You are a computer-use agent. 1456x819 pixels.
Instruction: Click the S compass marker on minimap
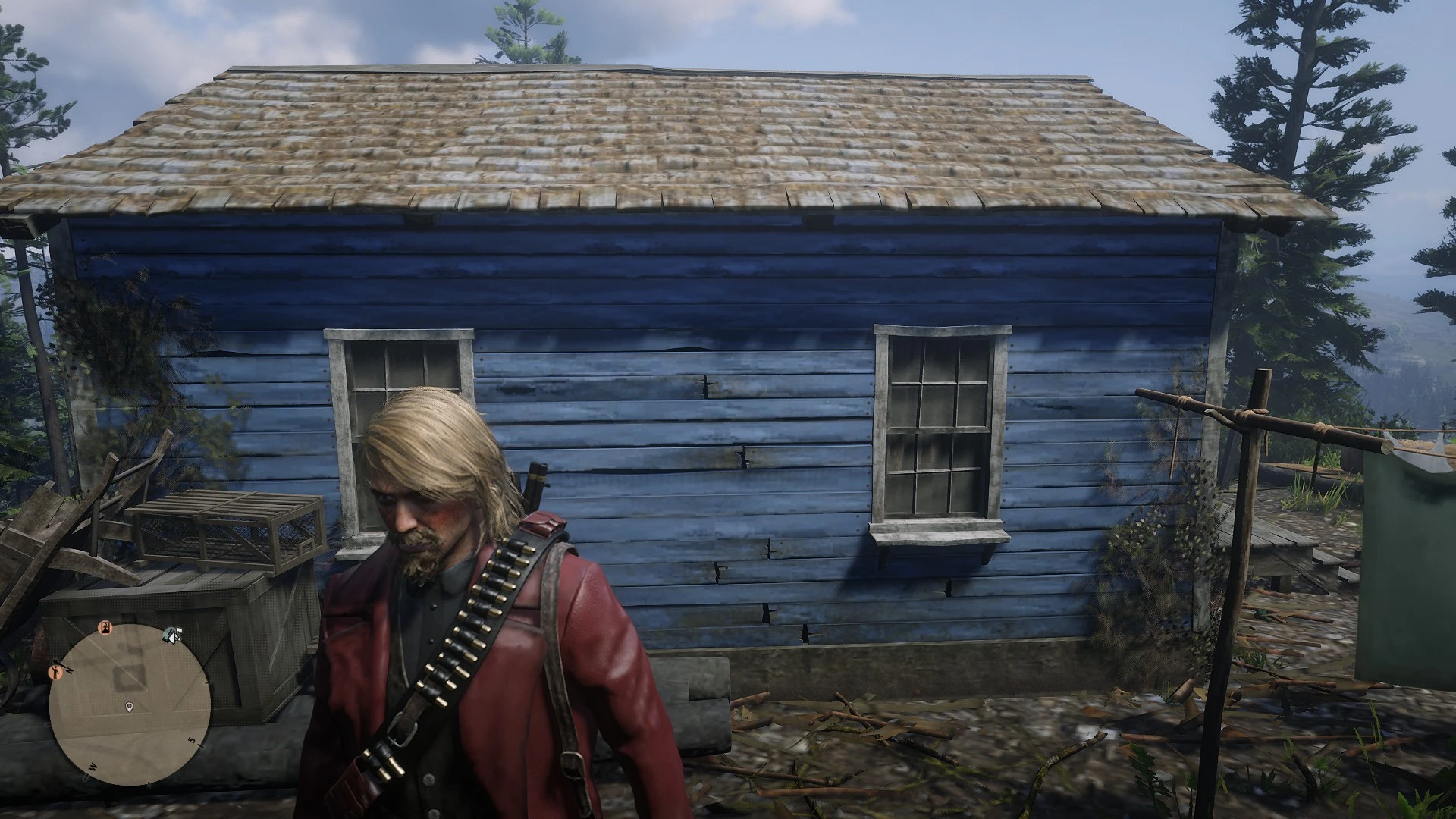click(x=191, y=741)
